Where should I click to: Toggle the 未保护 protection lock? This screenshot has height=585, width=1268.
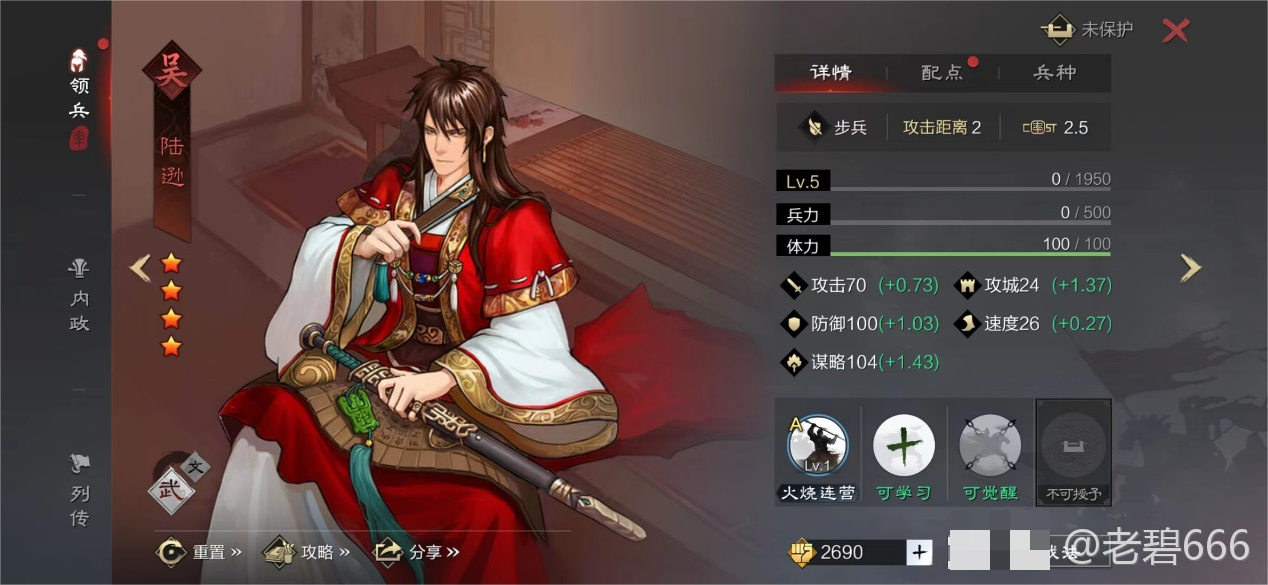(x=1088, y=30)
